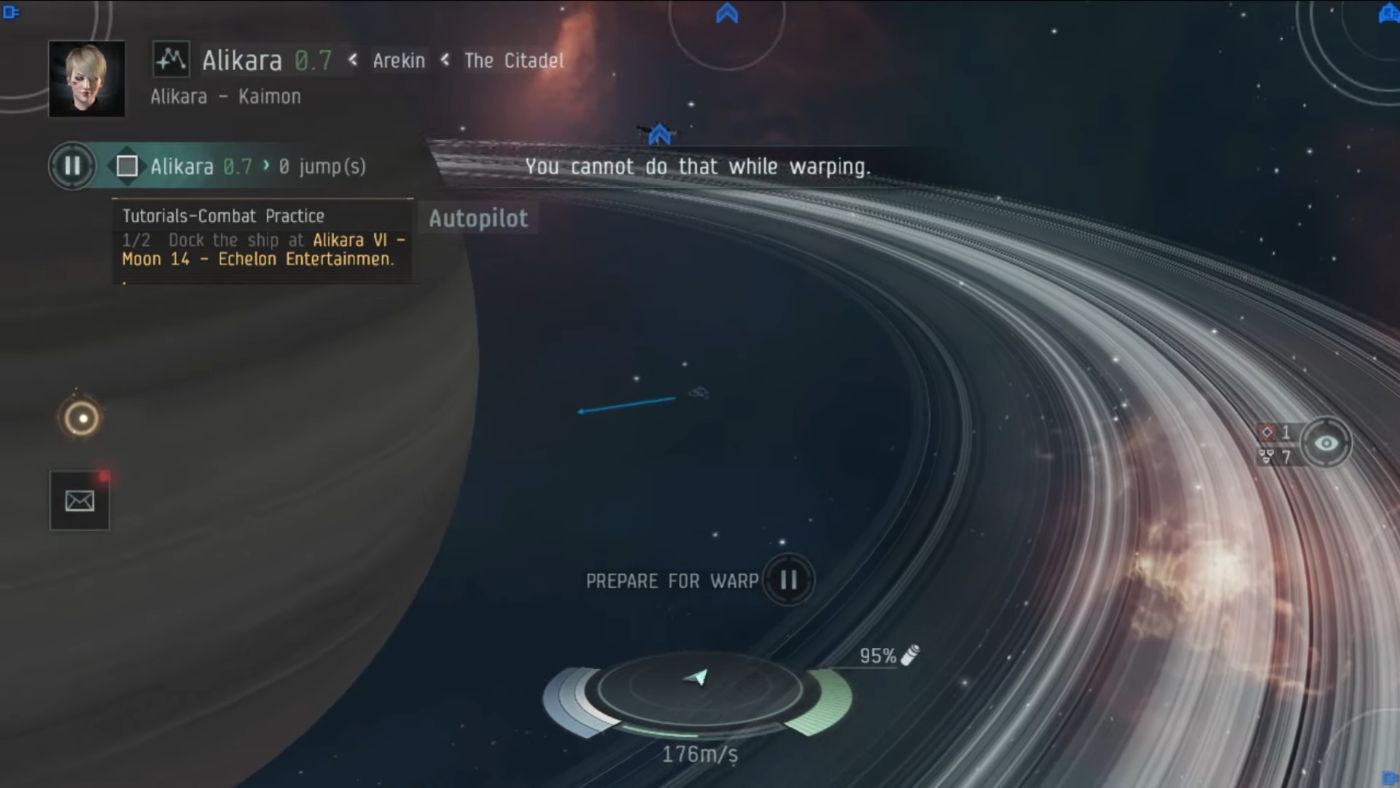Open the star map route icon
Screen dimensions: 1400x788
[170, 60]
